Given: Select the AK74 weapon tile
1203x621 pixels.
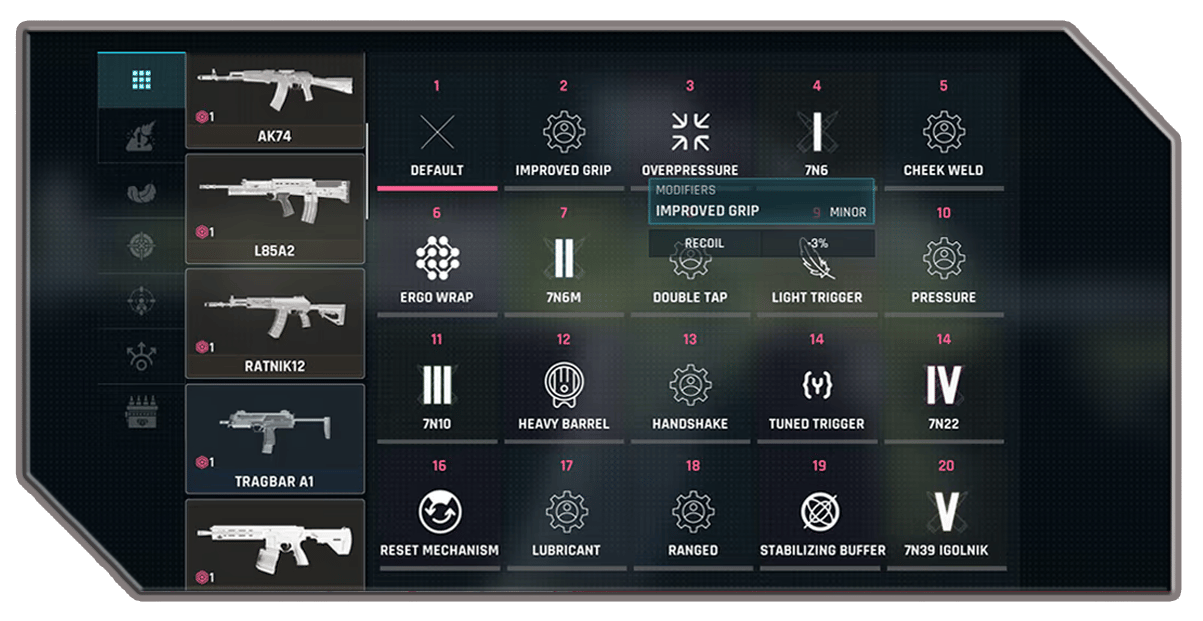Looking at the screenshot, I should 275,99.
